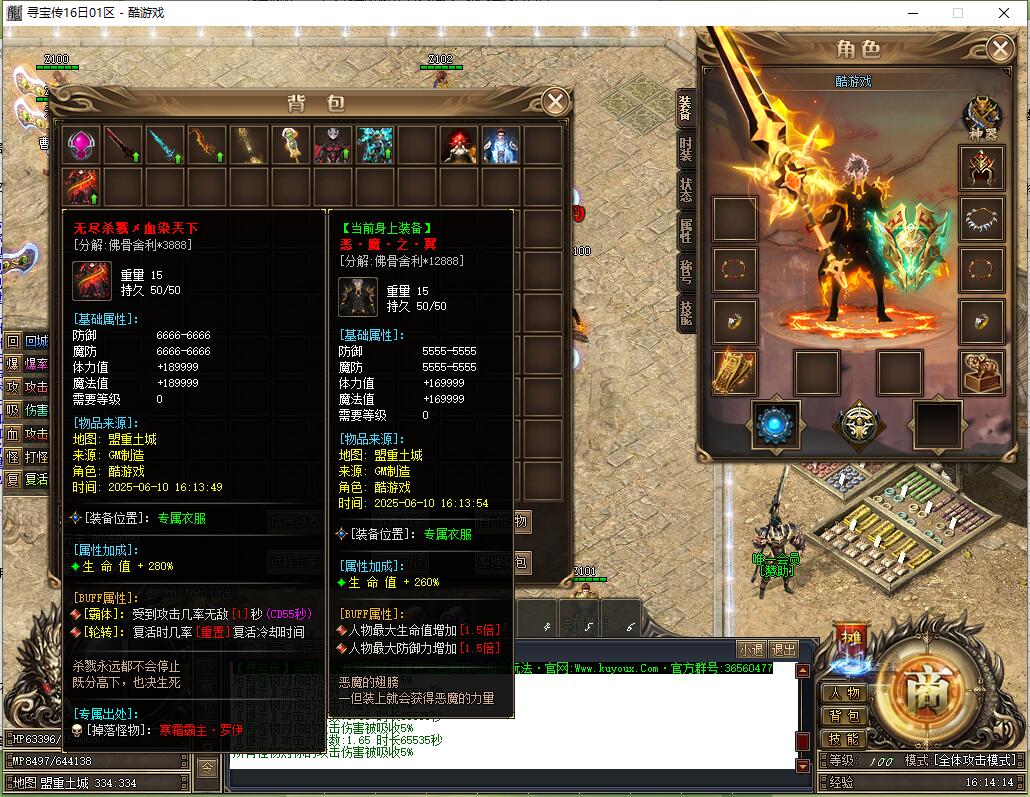Image resolution: width=1030 pixels, height=797 pixels.
Task: Click the 人物 character button
Action: (843, 693)
